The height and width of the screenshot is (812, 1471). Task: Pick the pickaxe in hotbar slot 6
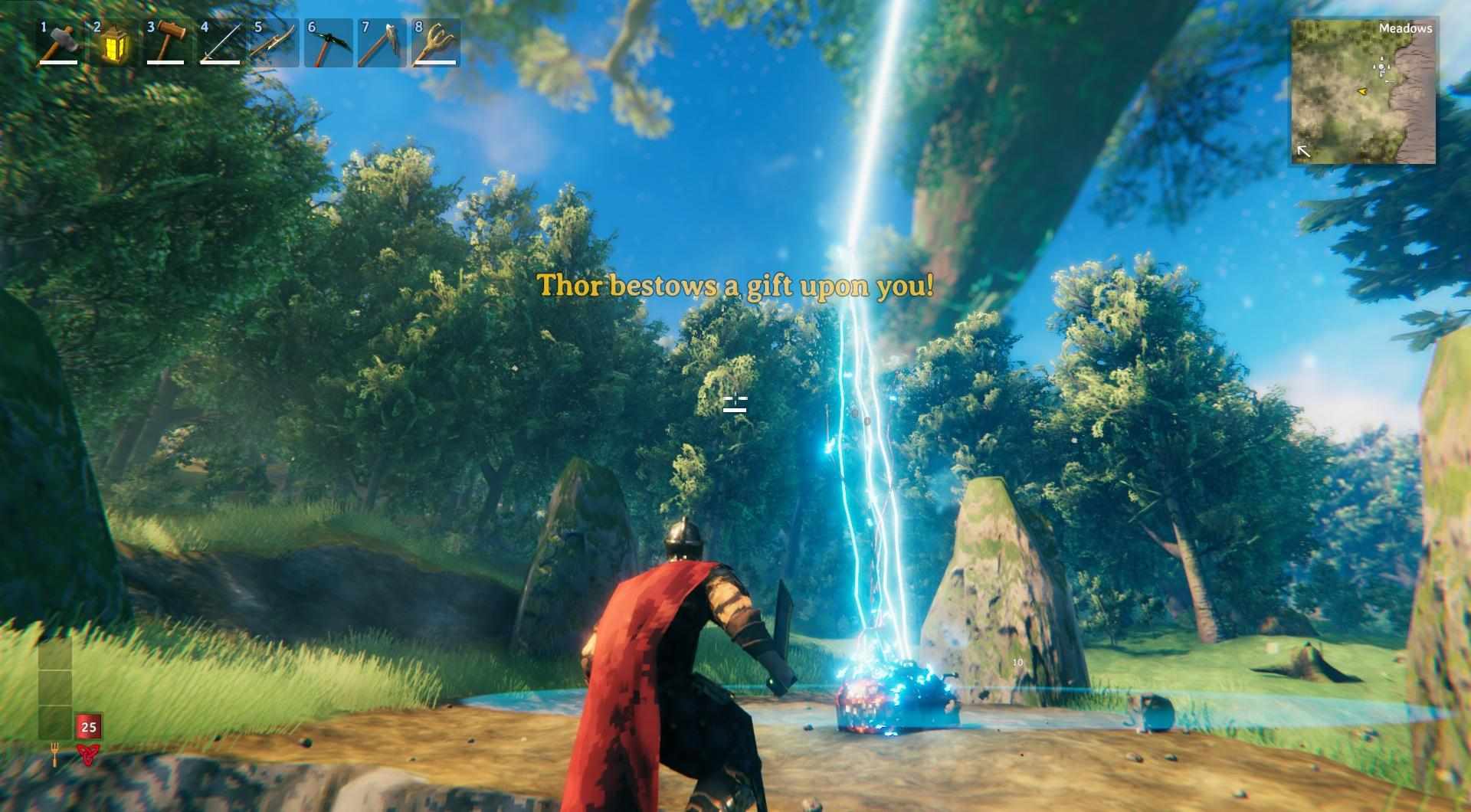(328, 44)
